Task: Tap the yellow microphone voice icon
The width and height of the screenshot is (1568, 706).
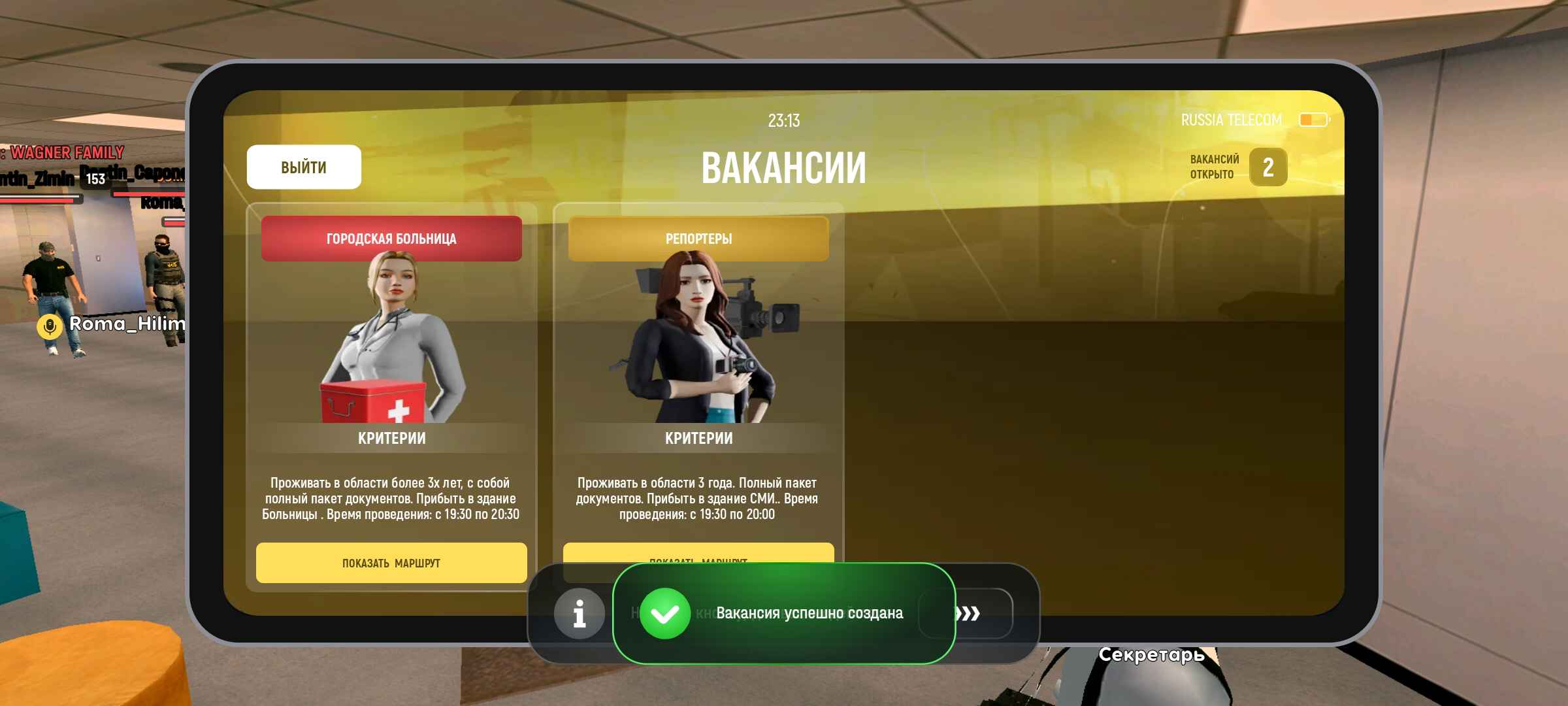Action: pos(50,325)
